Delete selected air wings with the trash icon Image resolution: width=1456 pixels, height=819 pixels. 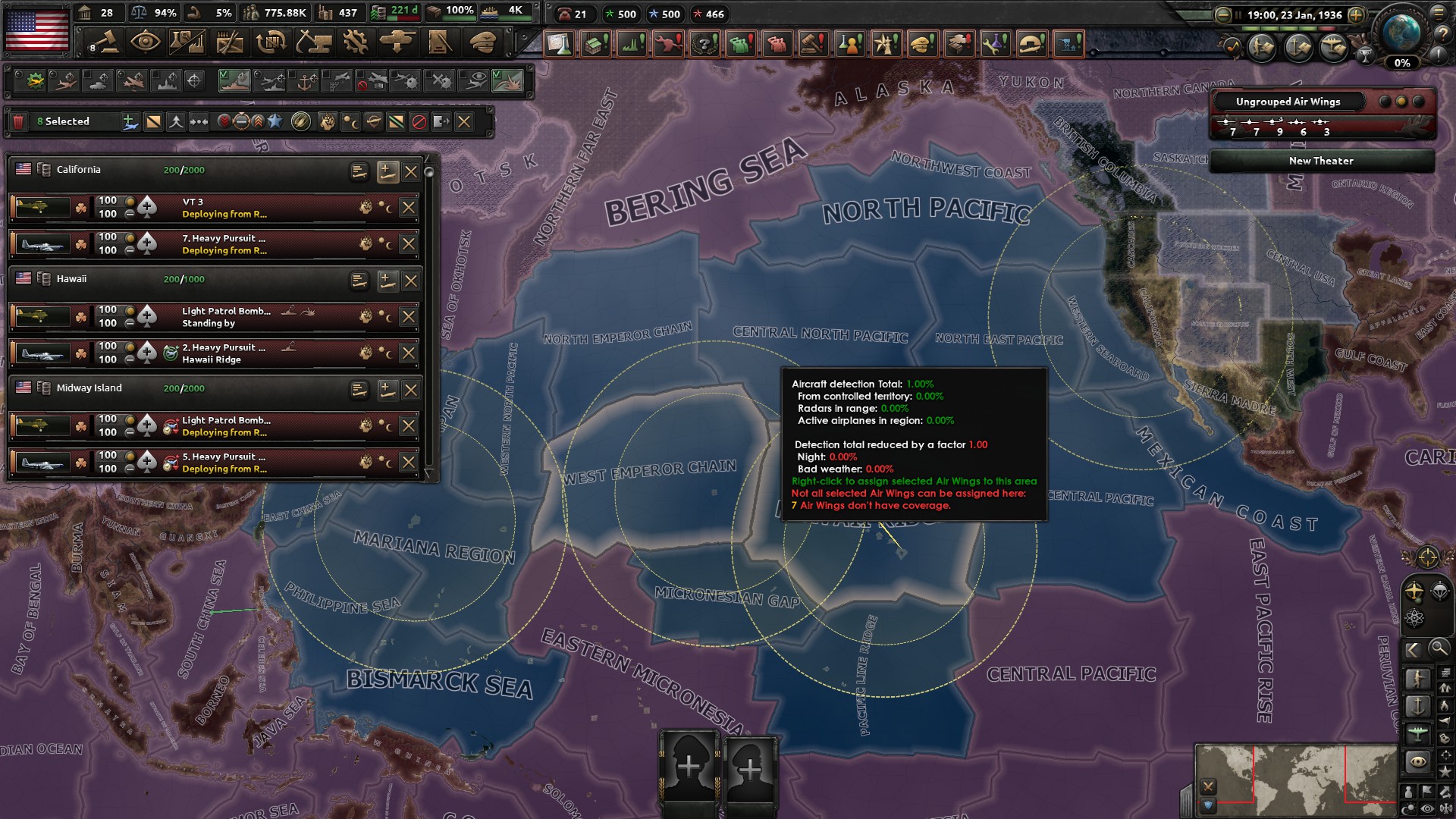click(x=18, y=121)
